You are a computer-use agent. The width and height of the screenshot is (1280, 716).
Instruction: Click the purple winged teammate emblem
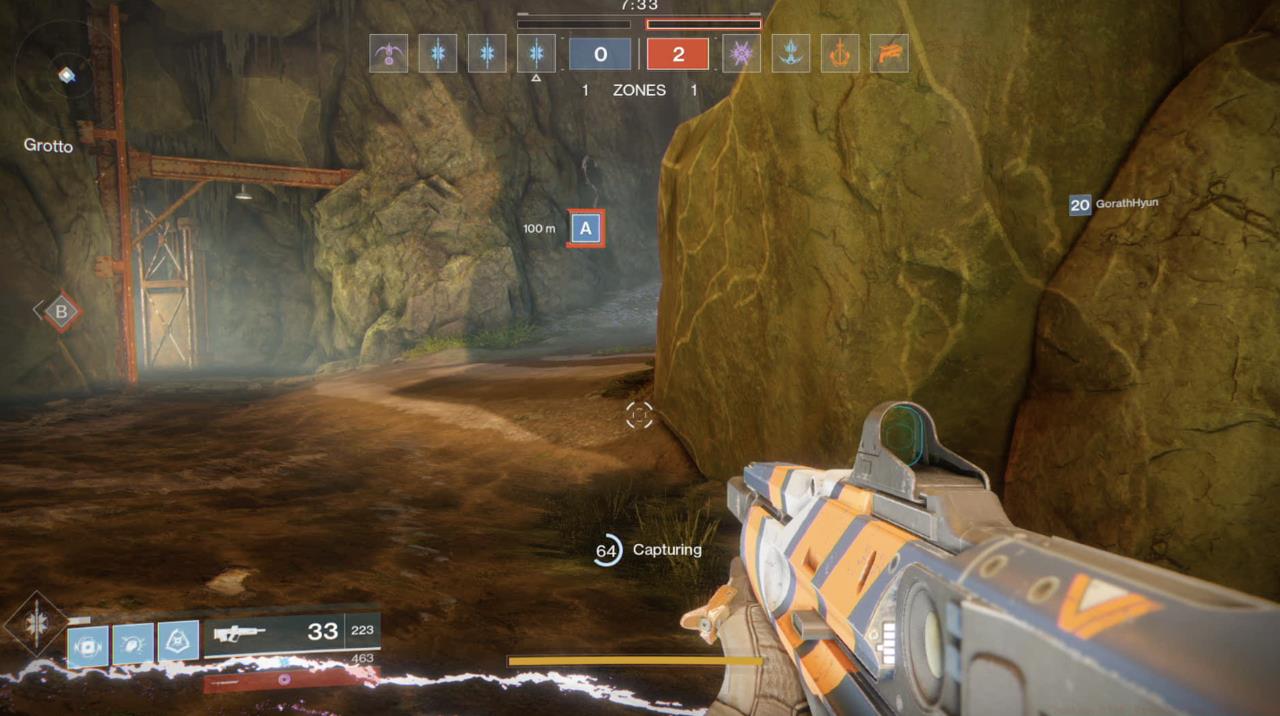pos(388,53)
